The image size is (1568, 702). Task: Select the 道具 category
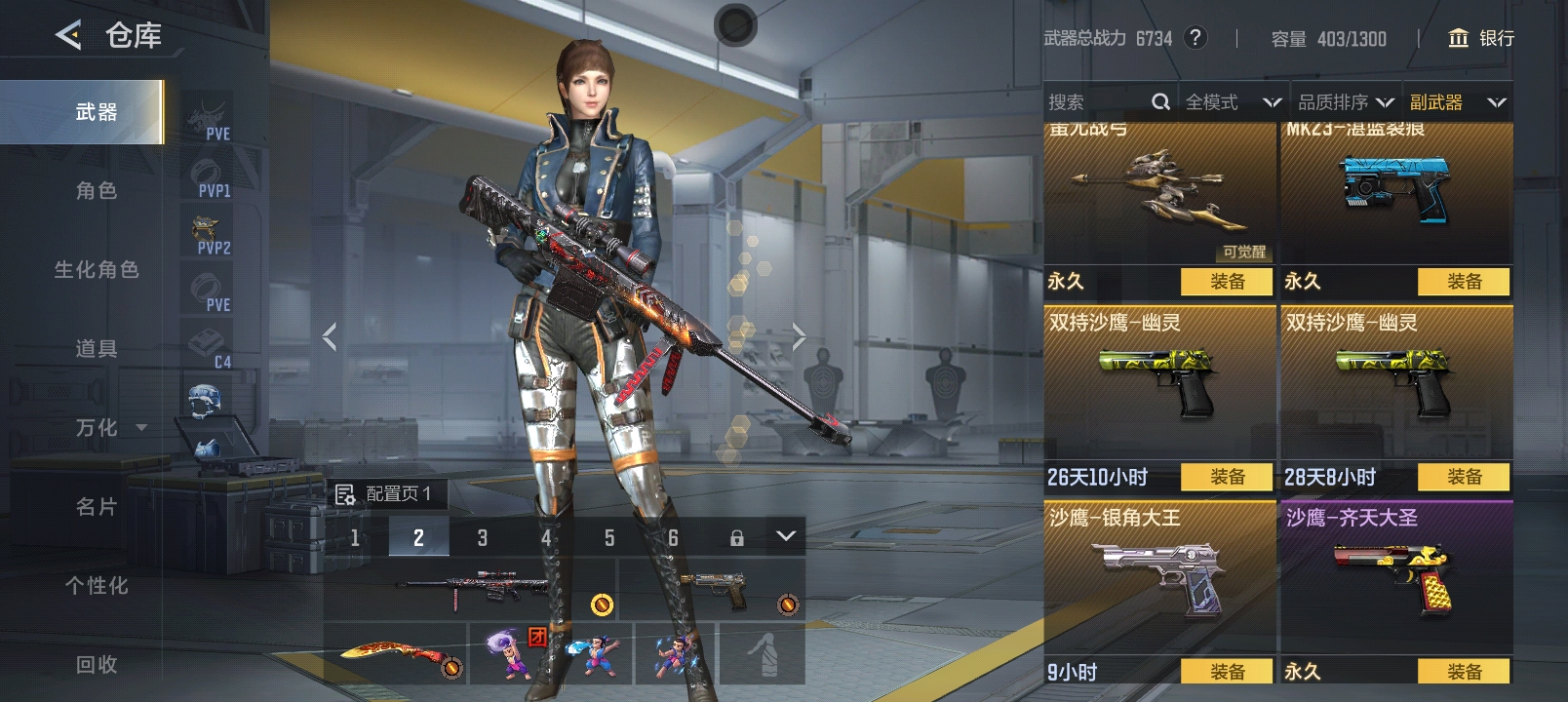96,349
